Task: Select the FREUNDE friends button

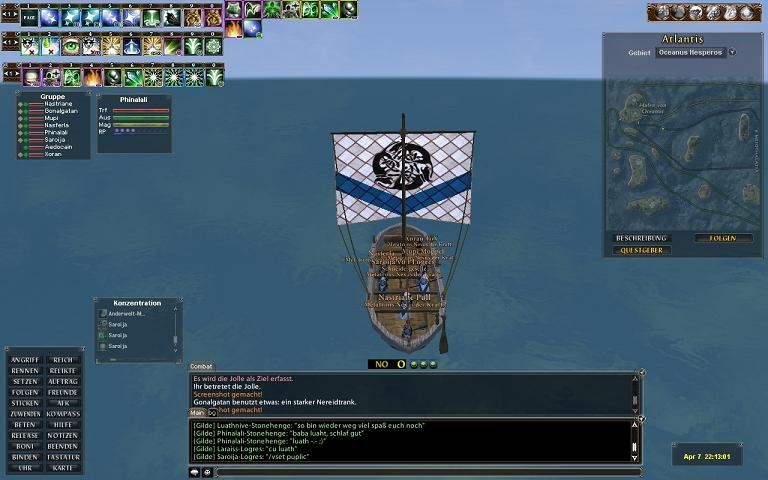Action: point(62,392)
